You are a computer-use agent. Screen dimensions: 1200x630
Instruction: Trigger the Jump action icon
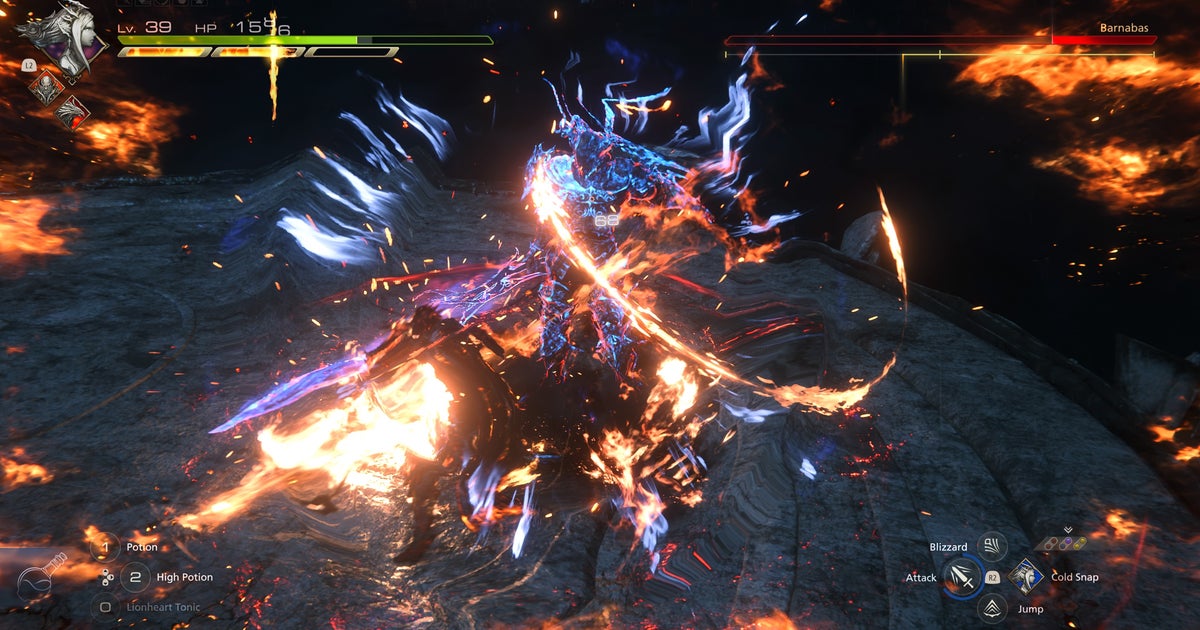(x=991, y=608)
